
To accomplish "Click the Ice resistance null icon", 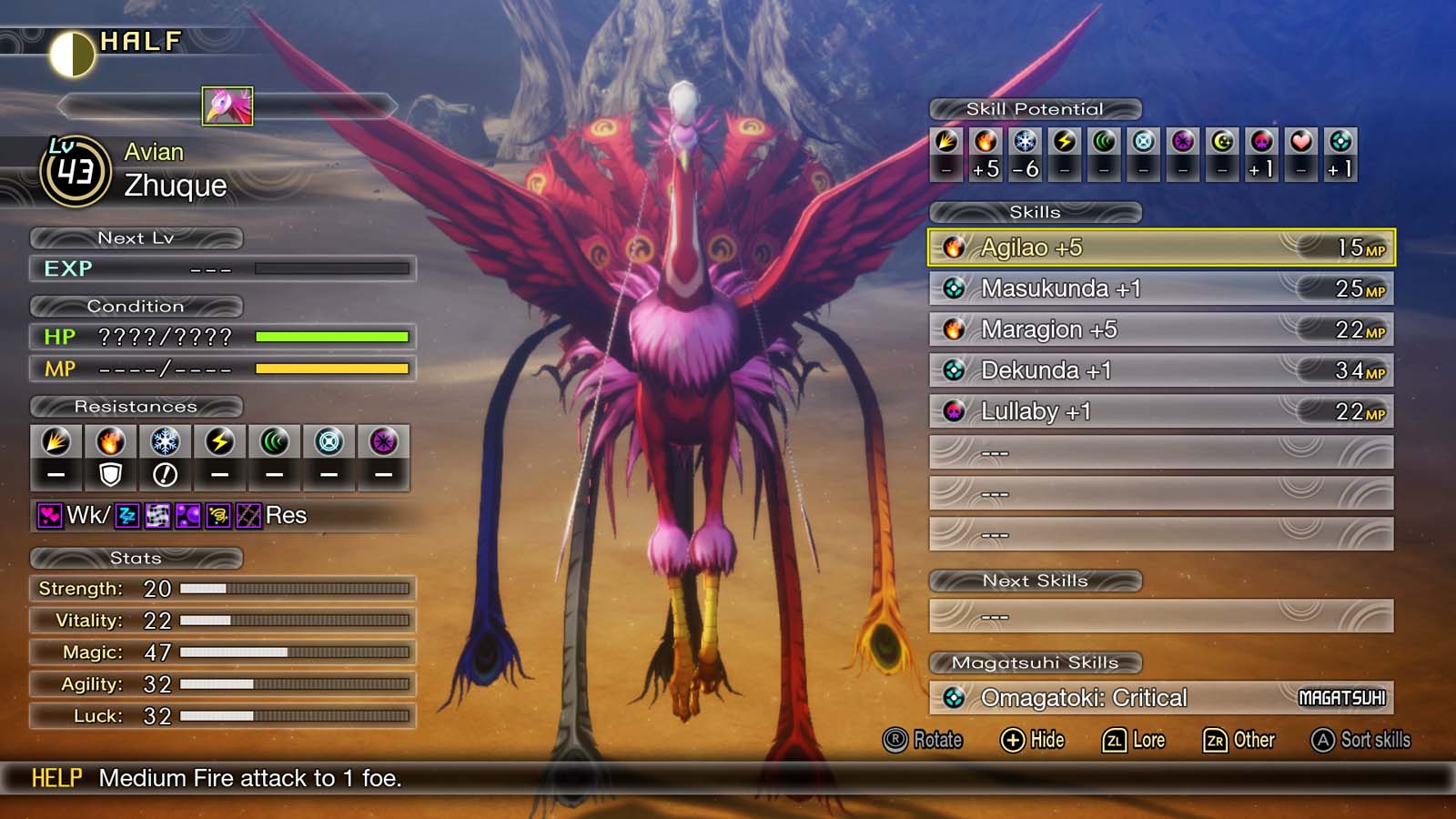I will [x=164, y=472].
